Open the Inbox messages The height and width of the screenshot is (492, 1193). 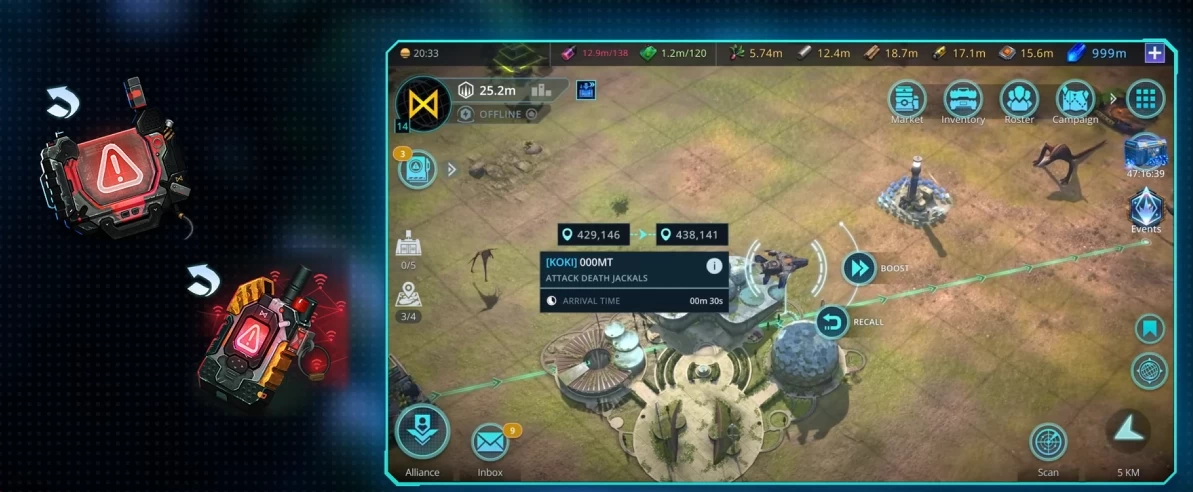click(x=490, y=441)
